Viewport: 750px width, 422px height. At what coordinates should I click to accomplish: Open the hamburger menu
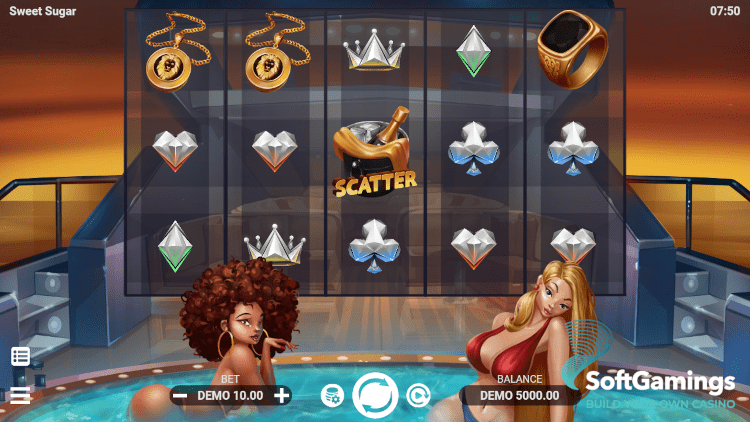(20, 395)
